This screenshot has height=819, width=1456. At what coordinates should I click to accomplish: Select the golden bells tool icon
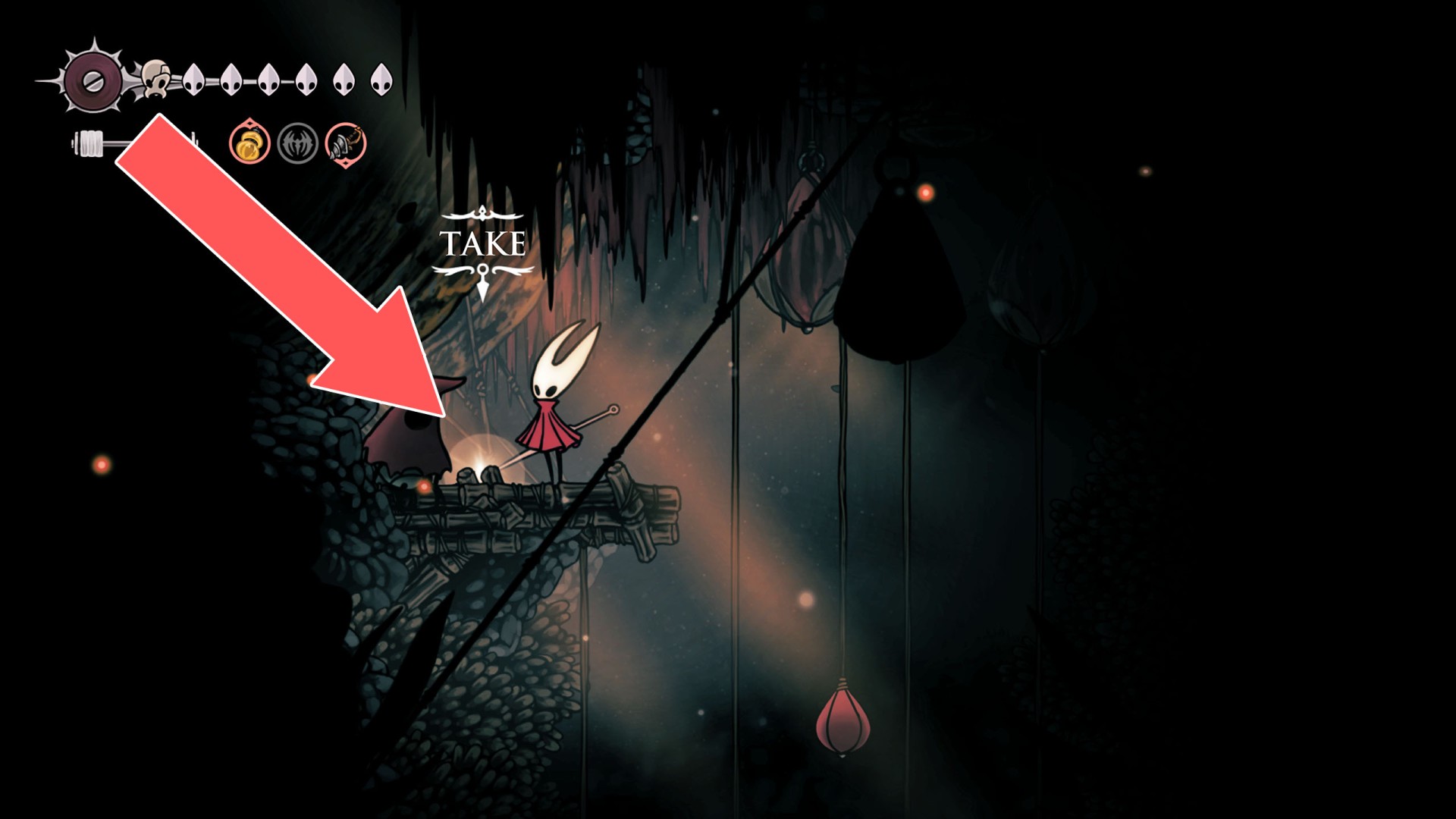coord(250,143)
